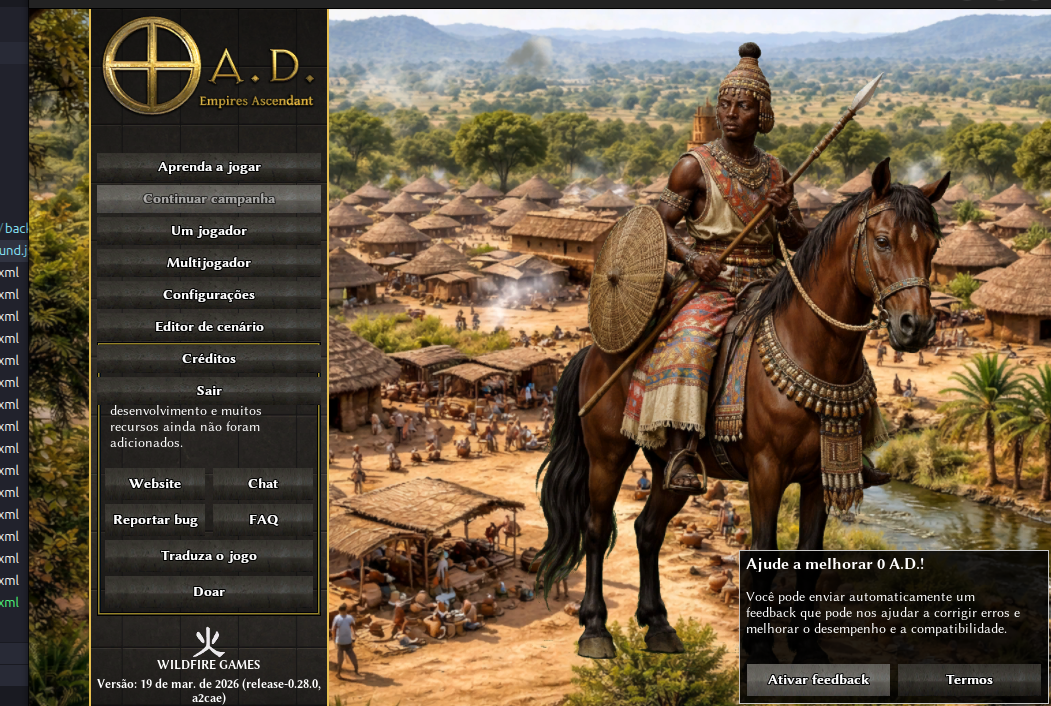The width and height of the screenshot is (1051, 706).
Task: Open the Aprenda a jogar menu
Action: click(x=209, y=167)
